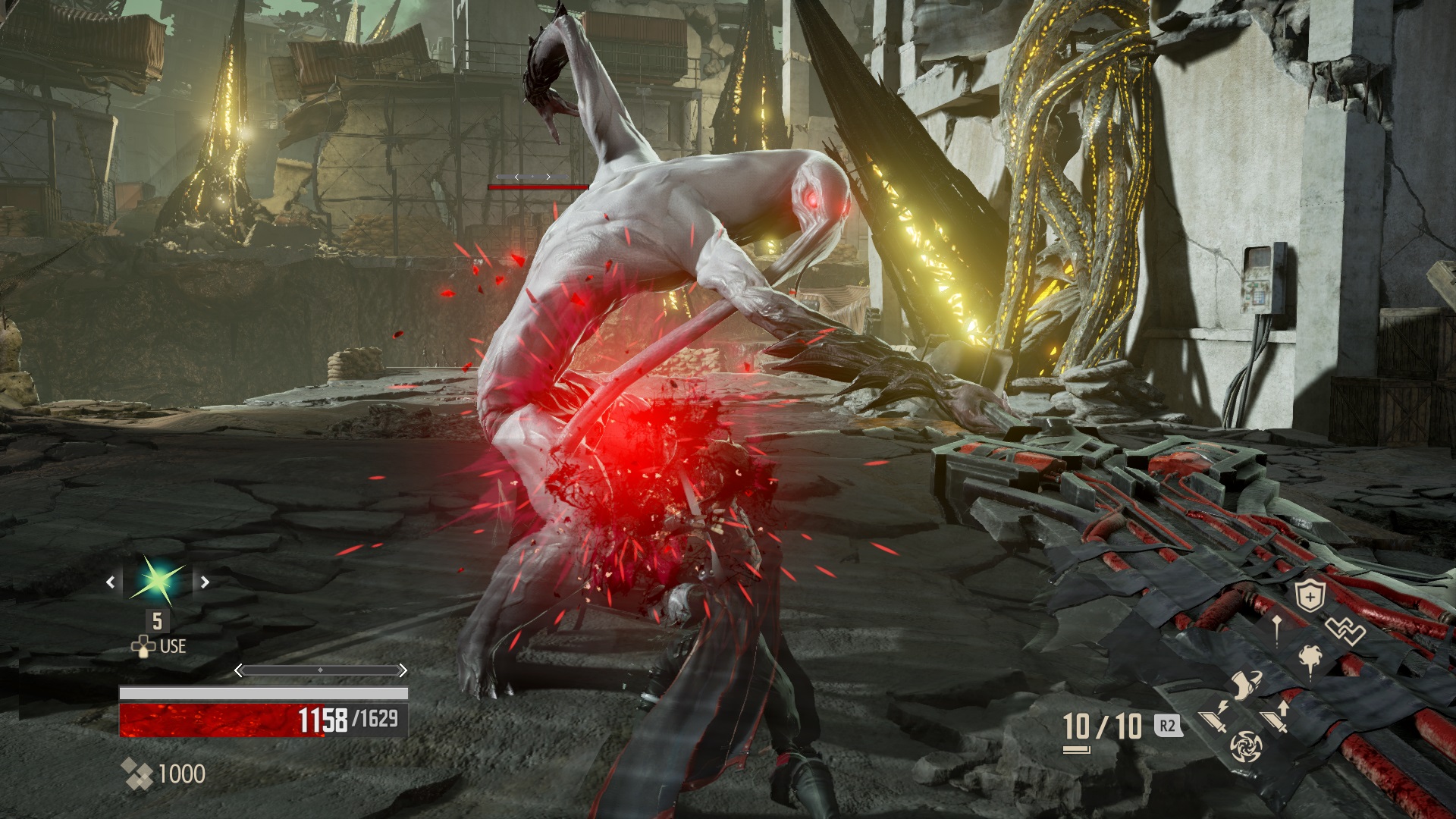Click the stamina gauge right chevron
Image resolution: width=1456 pixels, height=819 pixels.
click(x=403, y=670)
